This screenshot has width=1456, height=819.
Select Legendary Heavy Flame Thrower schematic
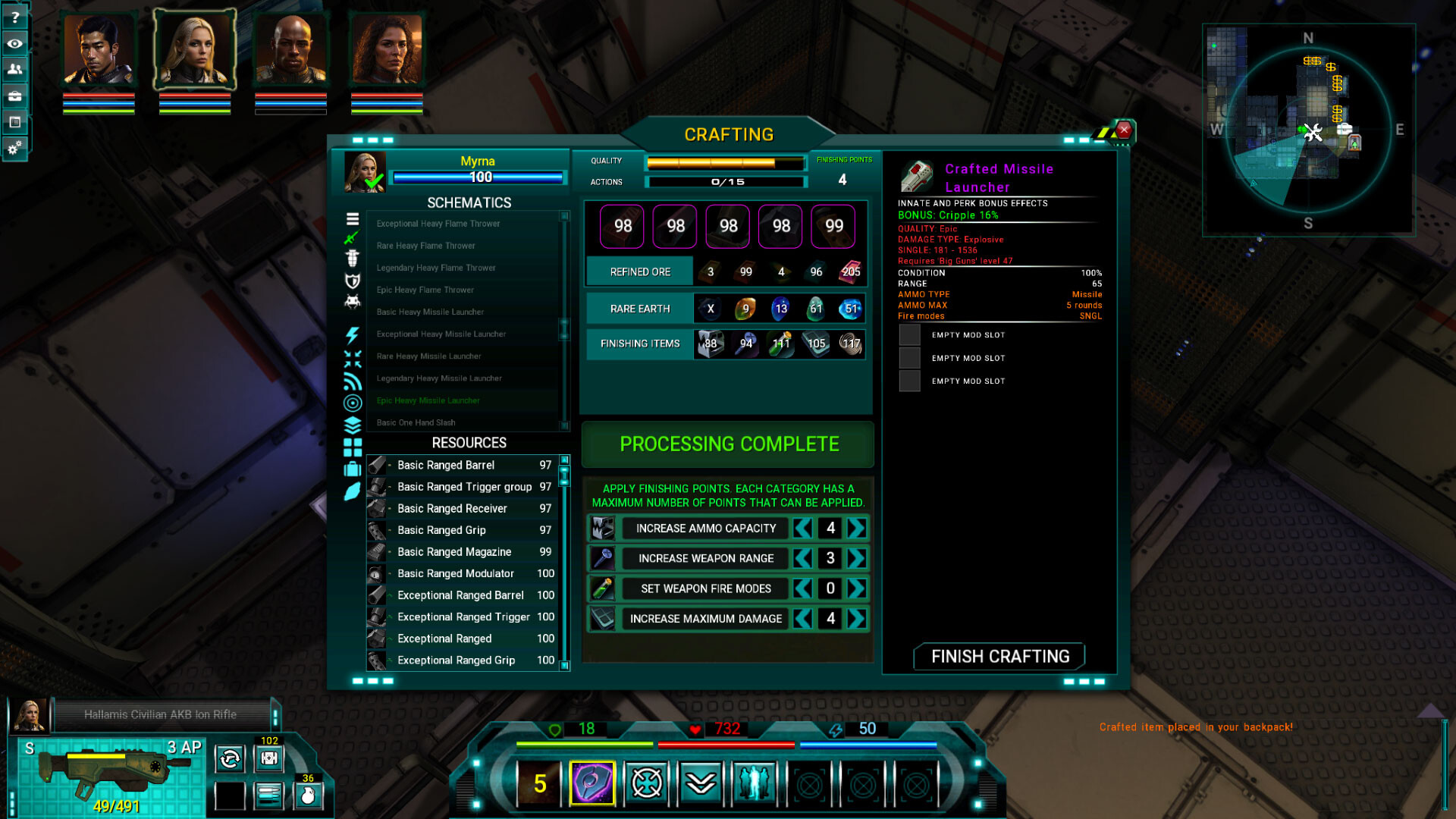point(436,268)
